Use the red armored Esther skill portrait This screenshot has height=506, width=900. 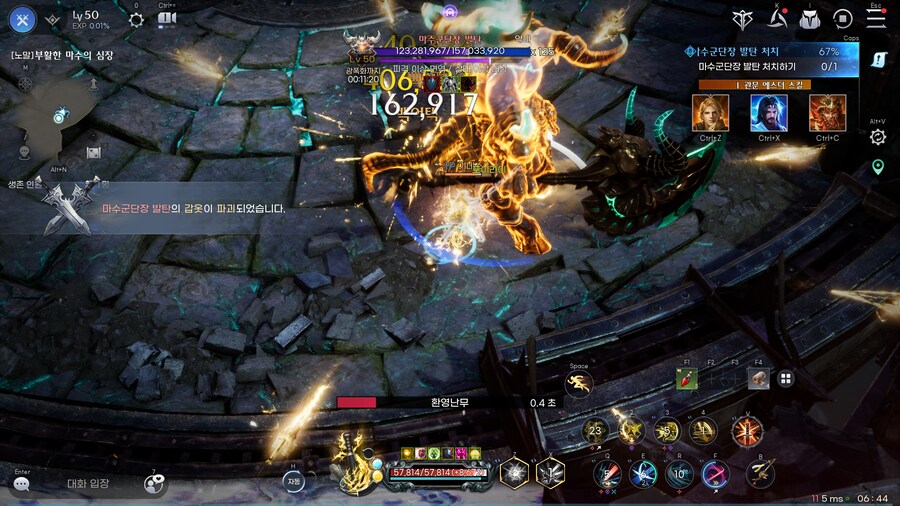827,113
